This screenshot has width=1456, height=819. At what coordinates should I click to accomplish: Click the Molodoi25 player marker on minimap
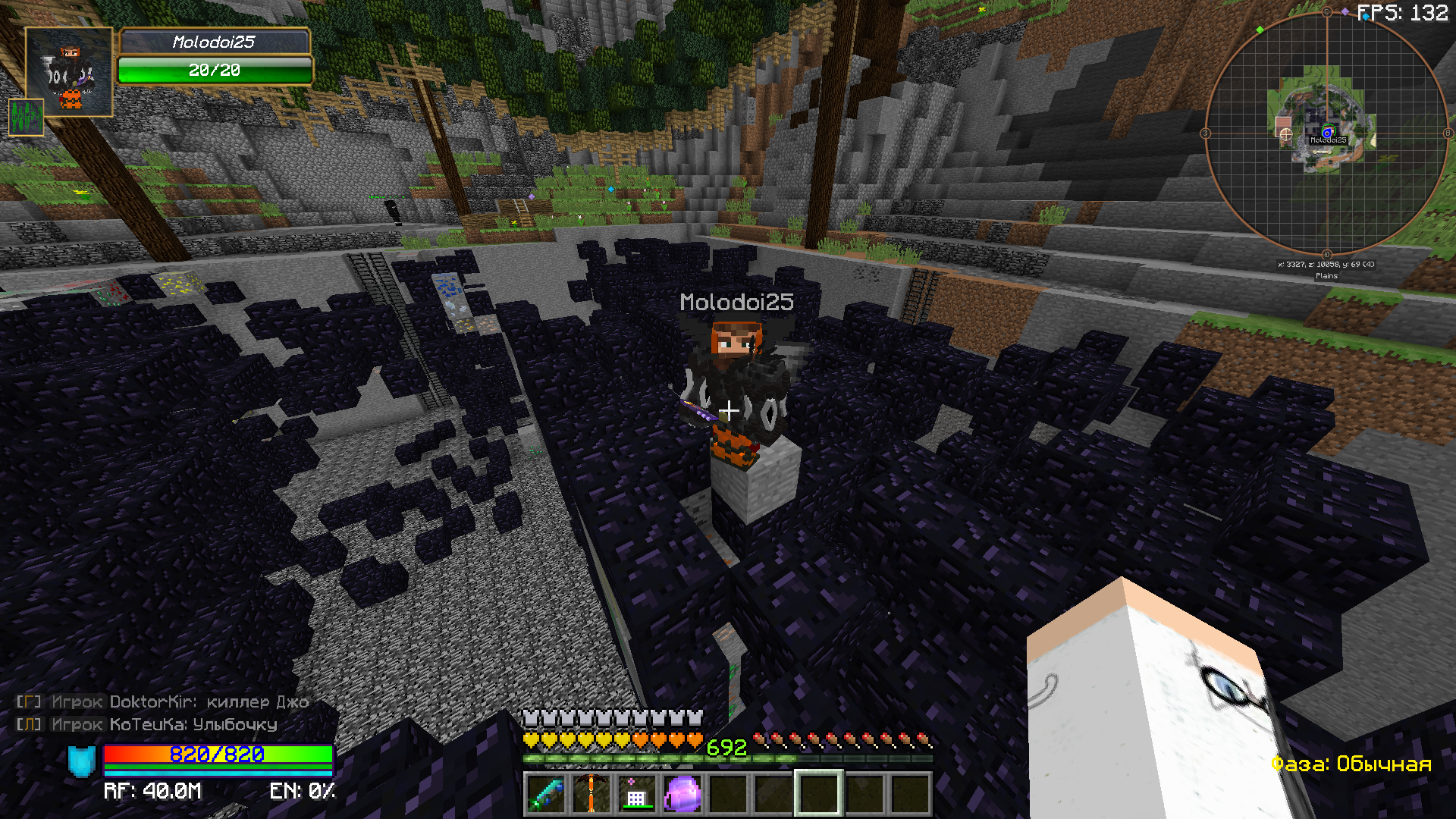(1327, 133)
